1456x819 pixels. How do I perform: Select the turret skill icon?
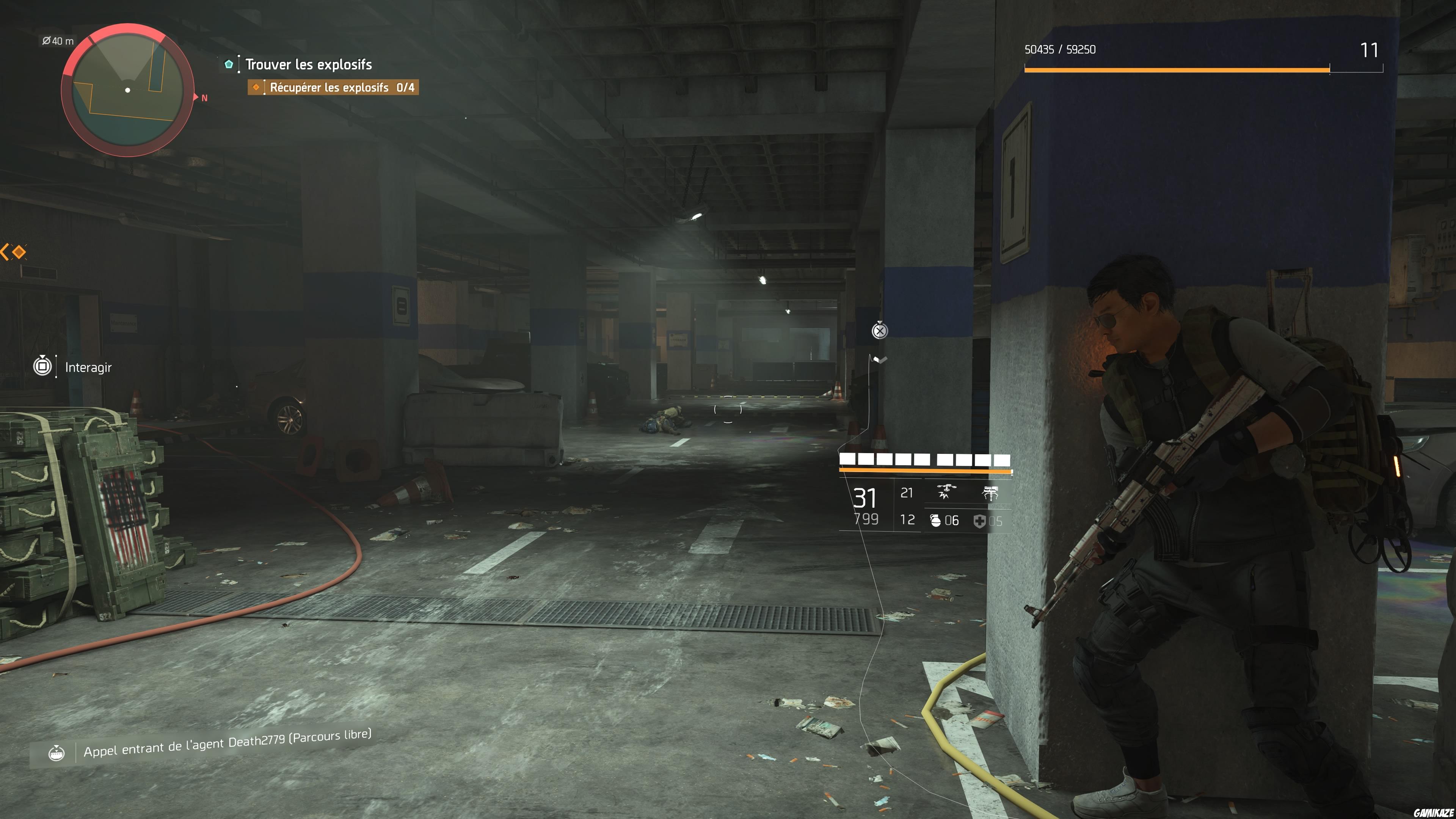(993, 493)
